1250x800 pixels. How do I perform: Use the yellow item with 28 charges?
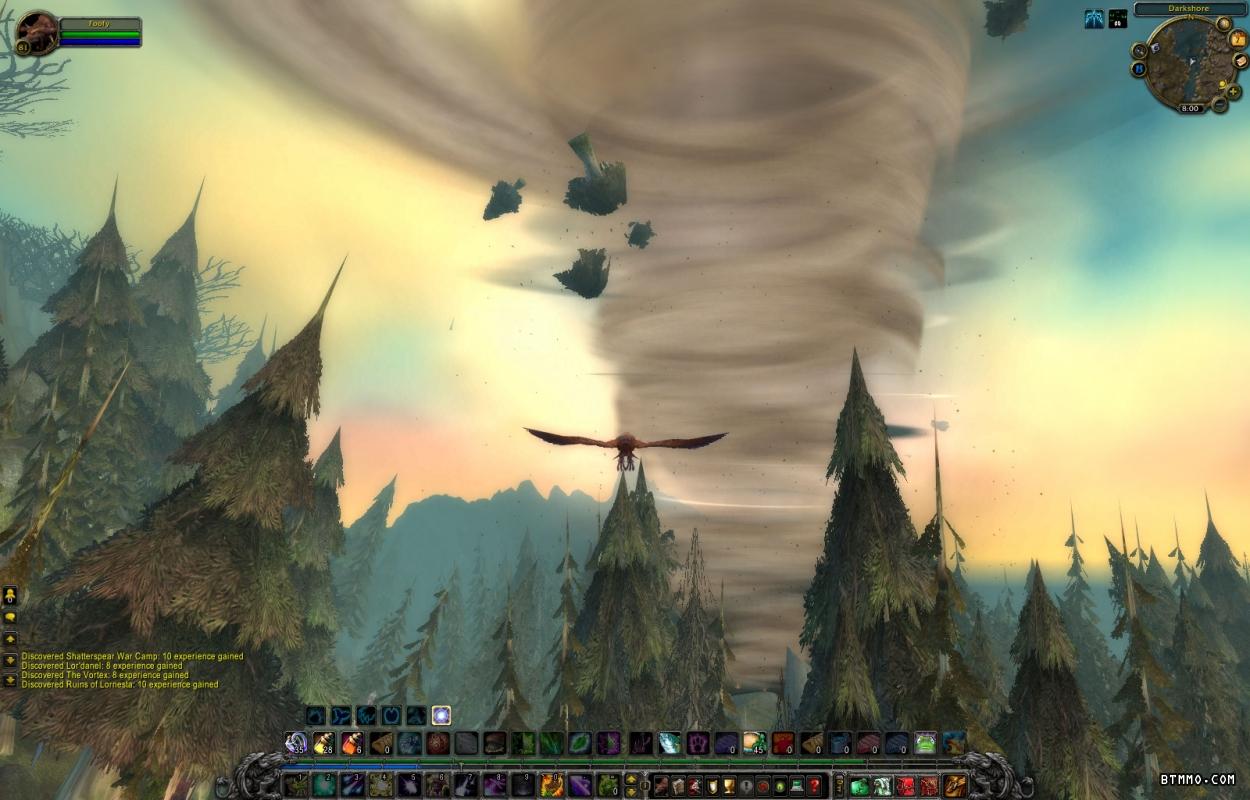point(323,743)
